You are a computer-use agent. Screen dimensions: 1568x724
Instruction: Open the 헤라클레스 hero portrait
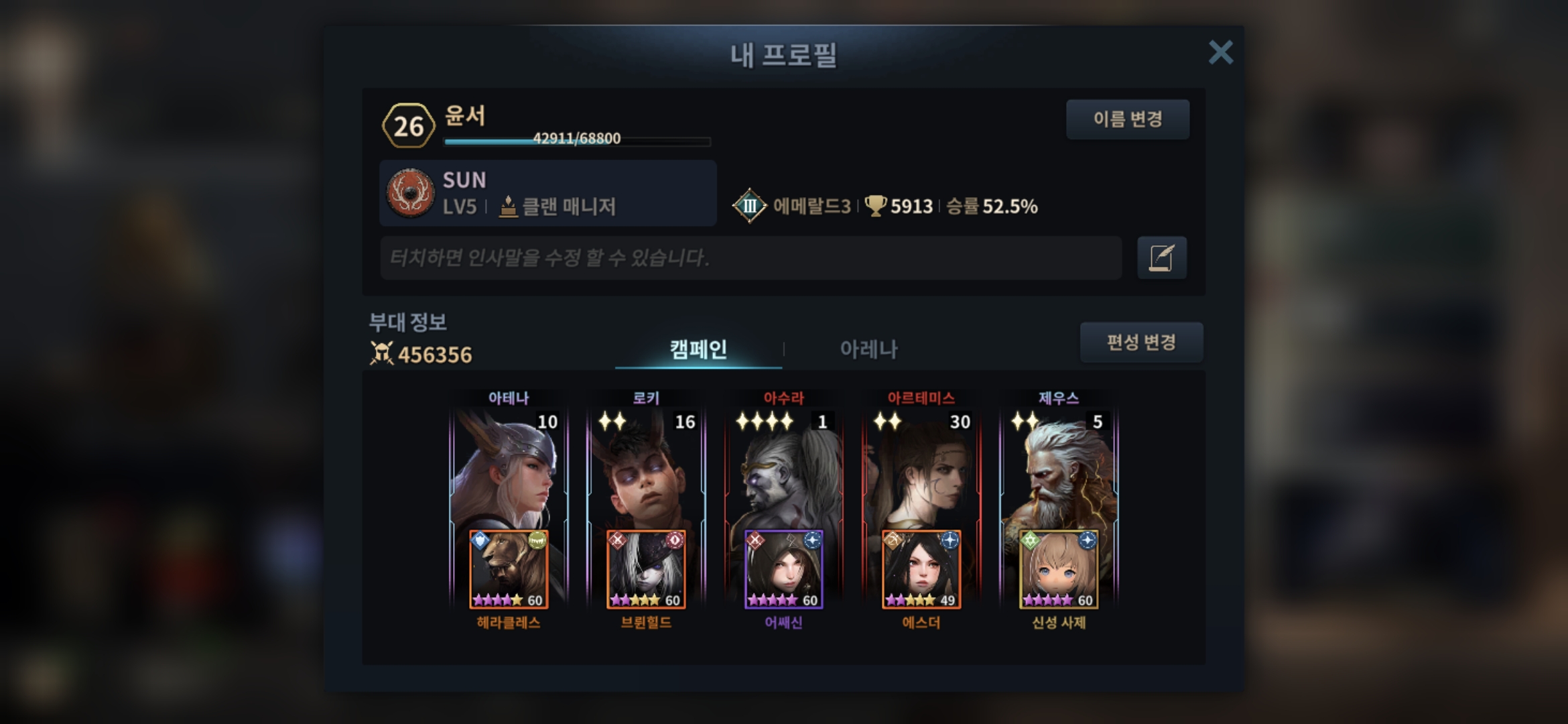pyautogui.click(x=509, y=570)
